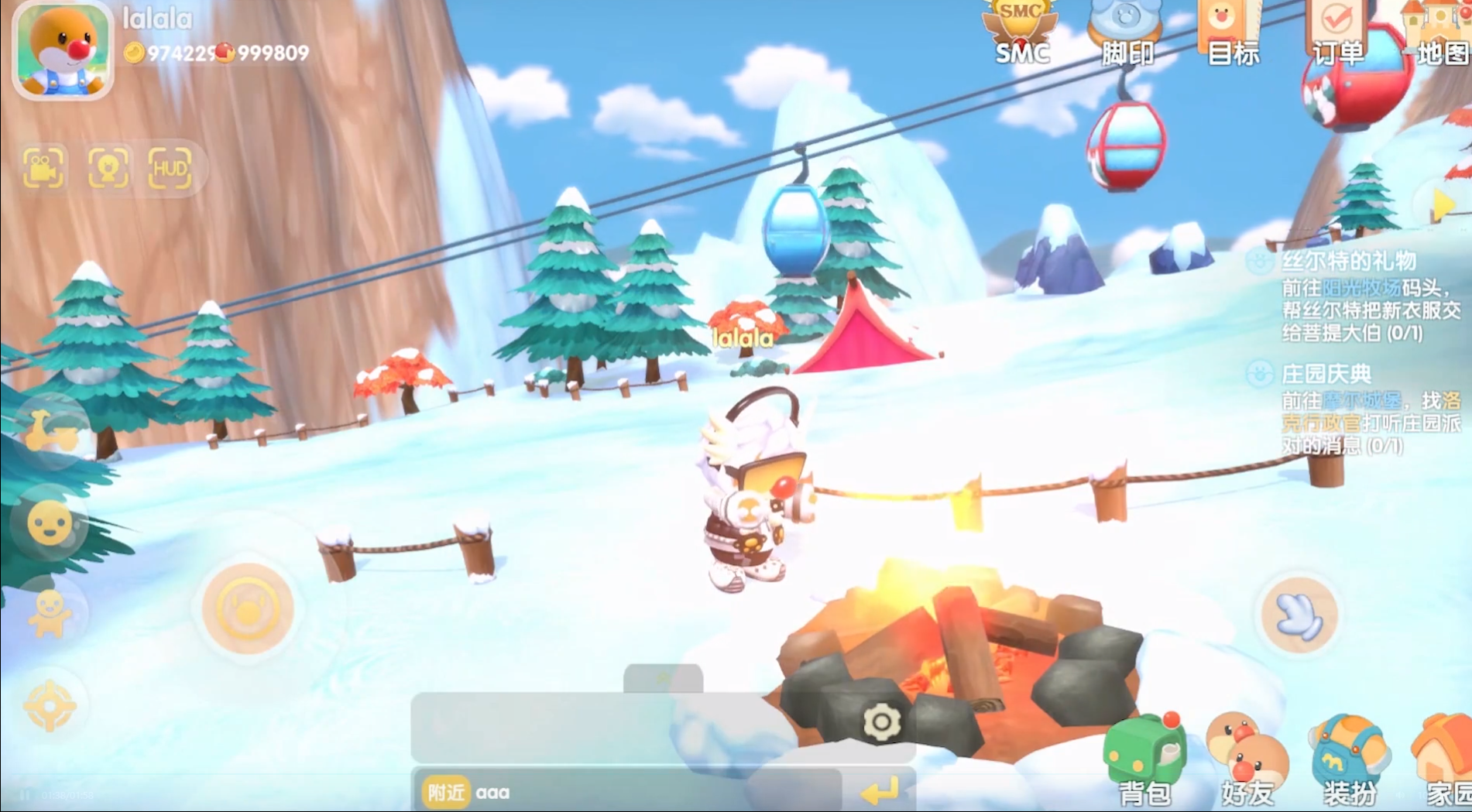The image size is (1472, 812).
Task: Select the 庄园庆典 quest entry
Action: [x=1326, y=375]
